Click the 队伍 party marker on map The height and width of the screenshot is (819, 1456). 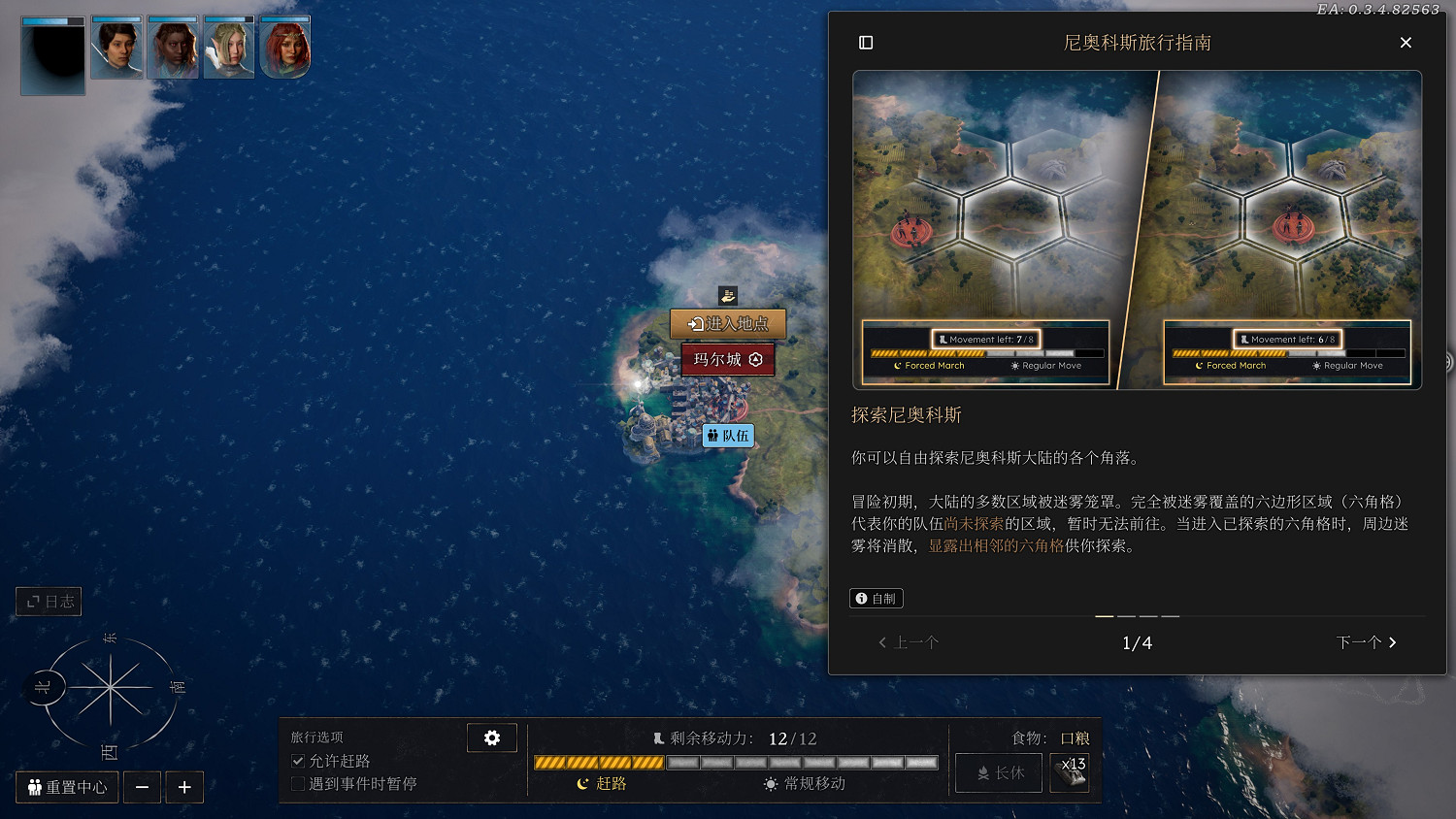click(x=728, y=436)
